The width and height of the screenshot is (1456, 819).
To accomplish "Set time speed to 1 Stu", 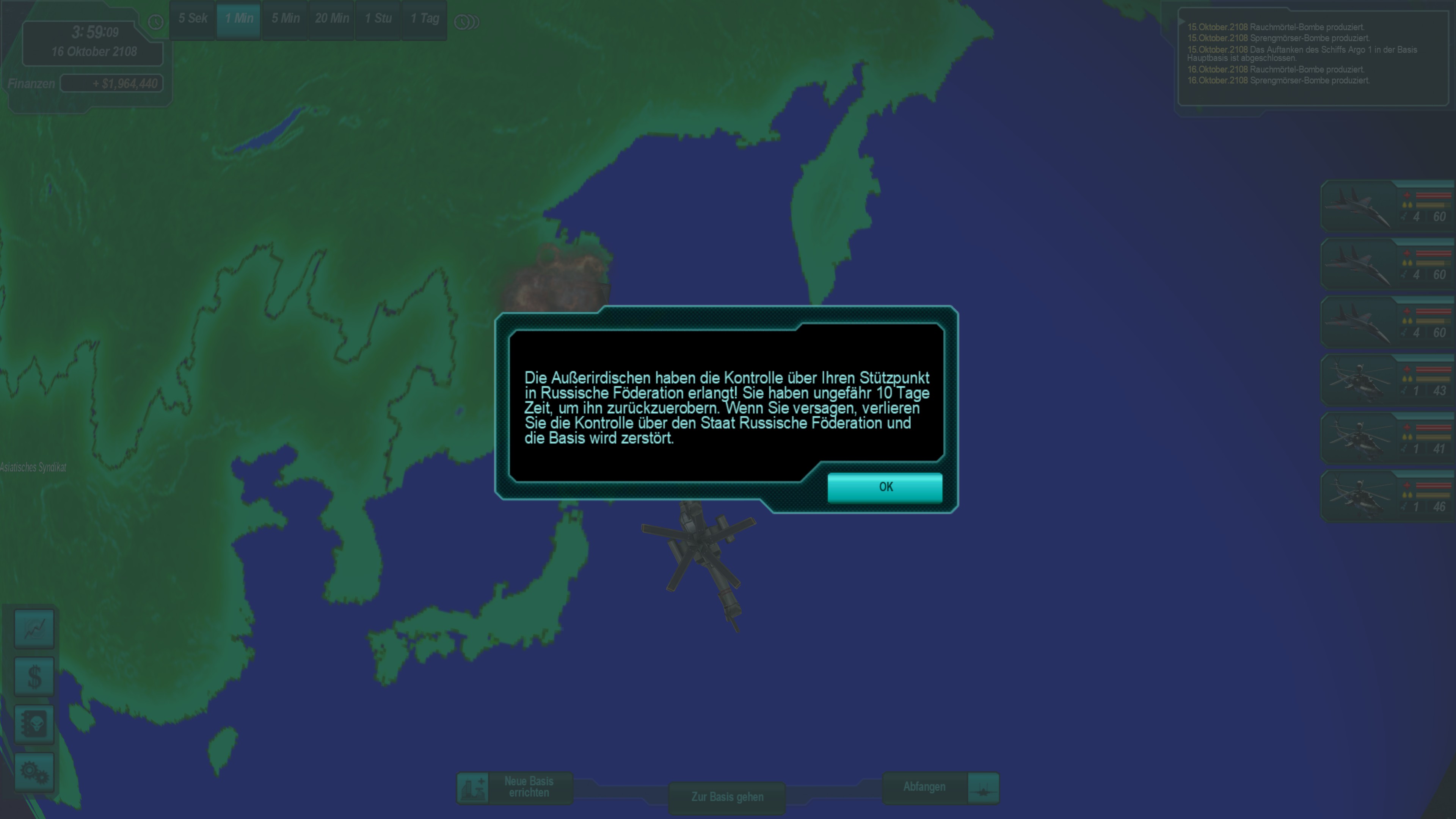I will pos(378,19).
